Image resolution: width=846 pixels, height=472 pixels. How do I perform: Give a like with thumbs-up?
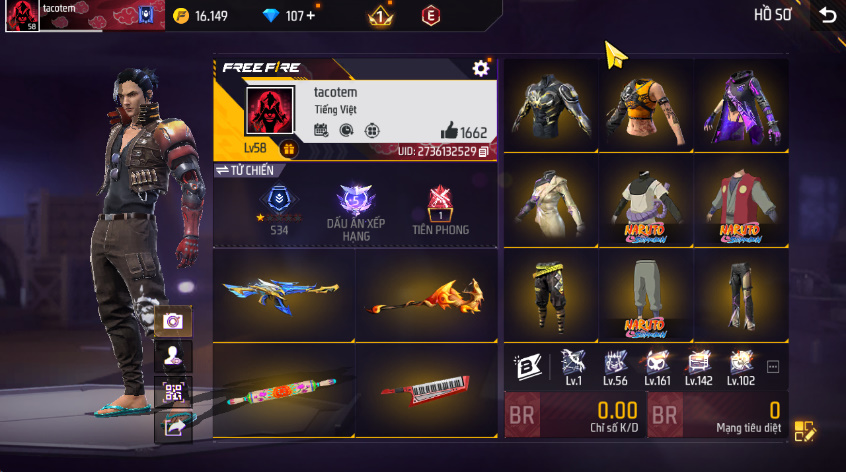coord(449,132)
